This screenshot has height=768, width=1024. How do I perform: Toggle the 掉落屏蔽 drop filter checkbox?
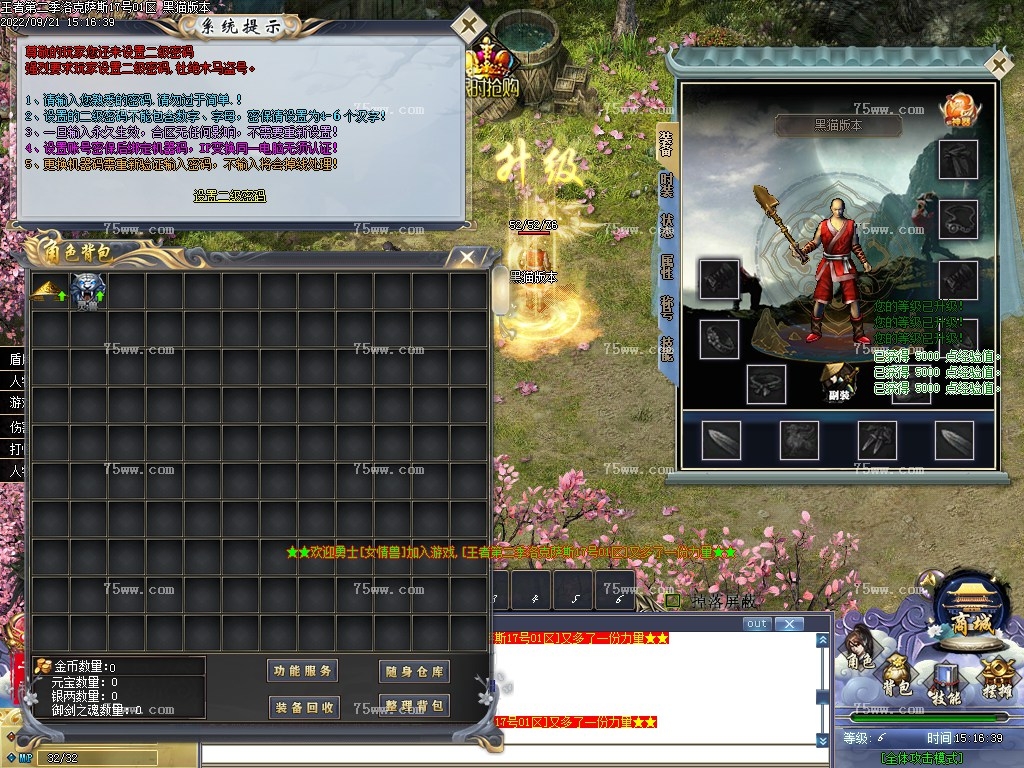[x=673, y=601]
